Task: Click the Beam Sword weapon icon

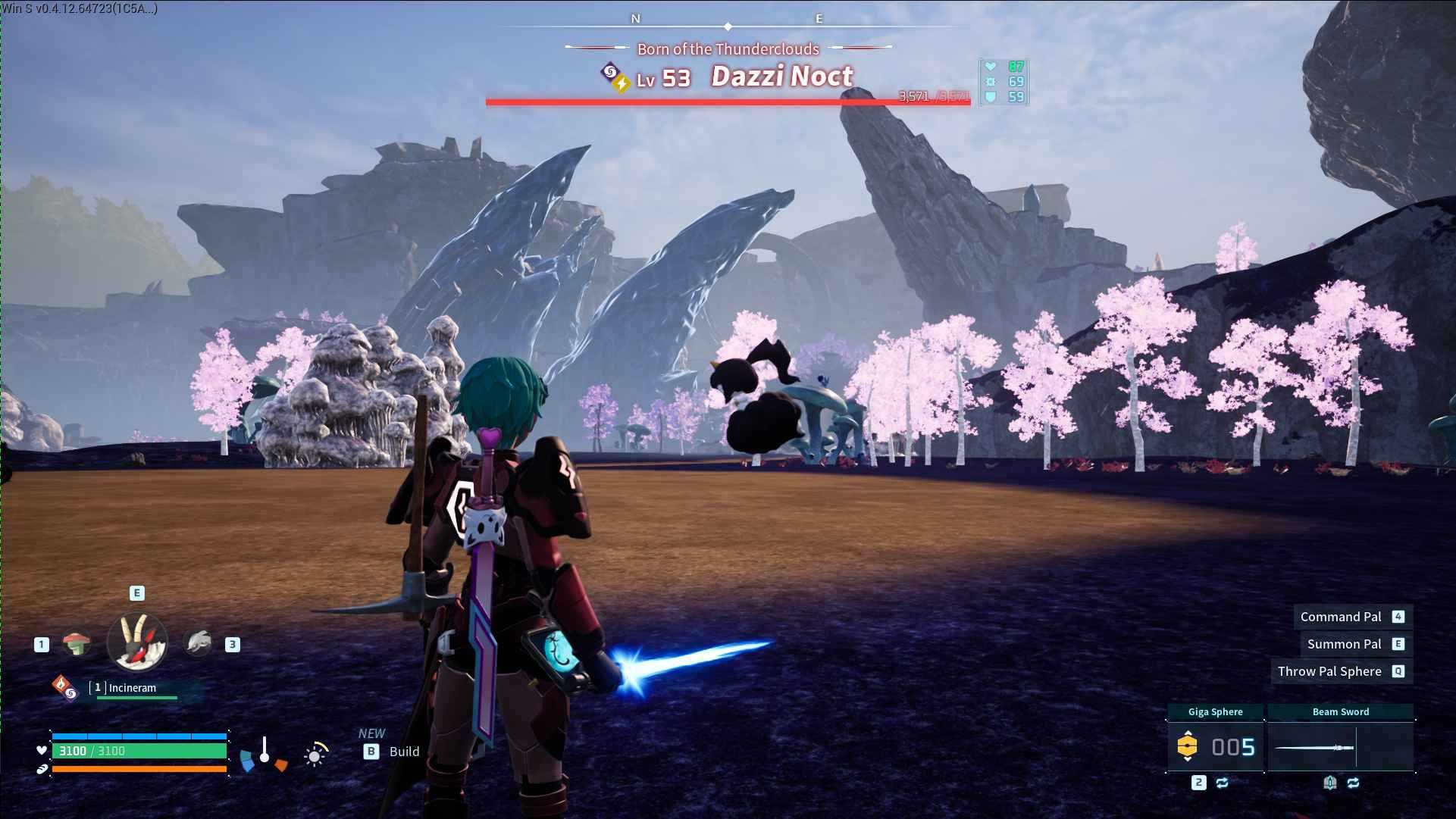Action: pyautogui.click(x=1314, y=748)
